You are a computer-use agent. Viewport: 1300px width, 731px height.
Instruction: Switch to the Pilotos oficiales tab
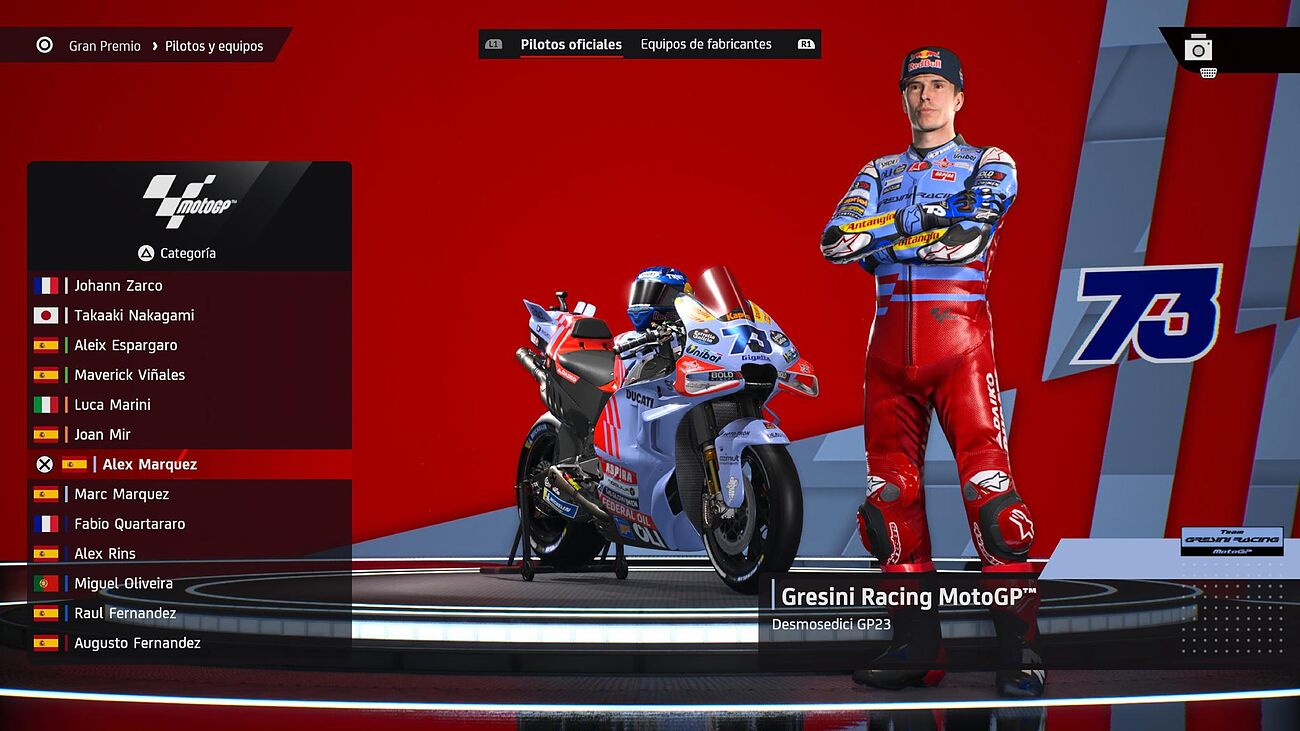tap(571, 45)
